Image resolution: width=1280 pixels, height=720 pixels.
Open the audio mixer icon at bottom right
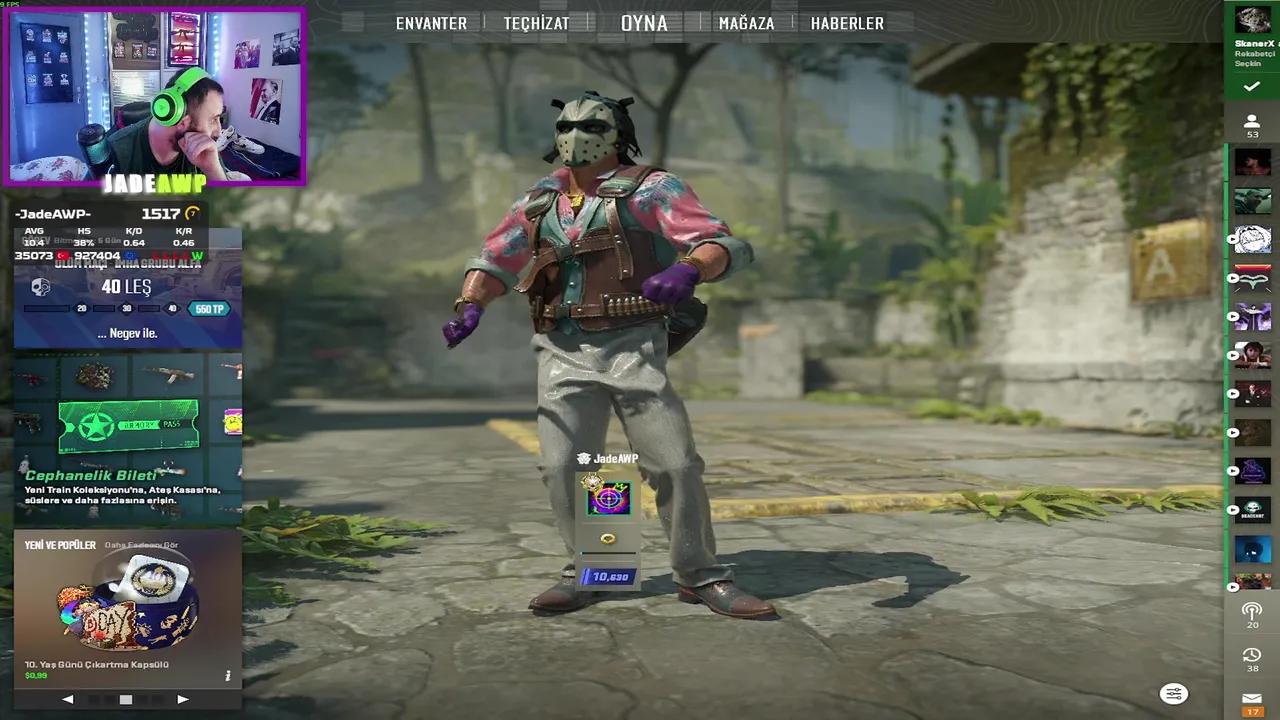[1173, 693]
